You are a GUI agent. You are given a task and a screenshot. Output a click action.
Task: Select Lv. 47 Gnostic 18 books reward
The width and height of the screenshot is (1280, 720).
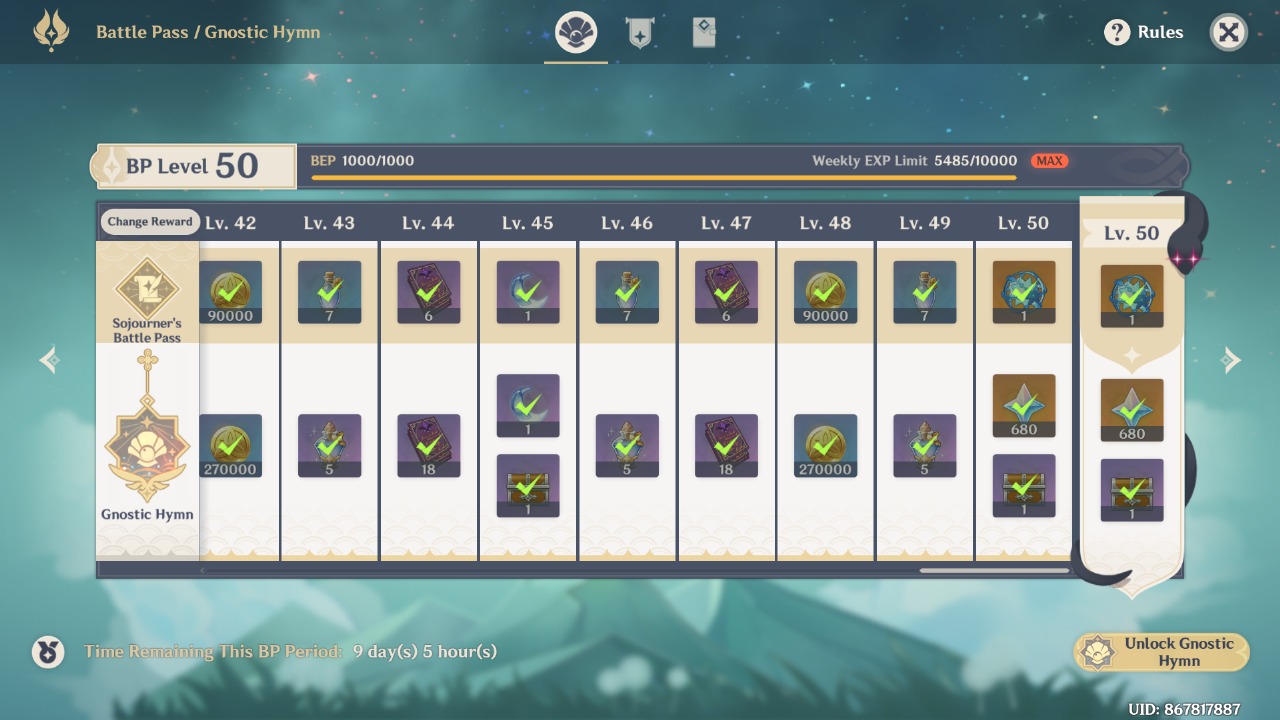[726, 445]
